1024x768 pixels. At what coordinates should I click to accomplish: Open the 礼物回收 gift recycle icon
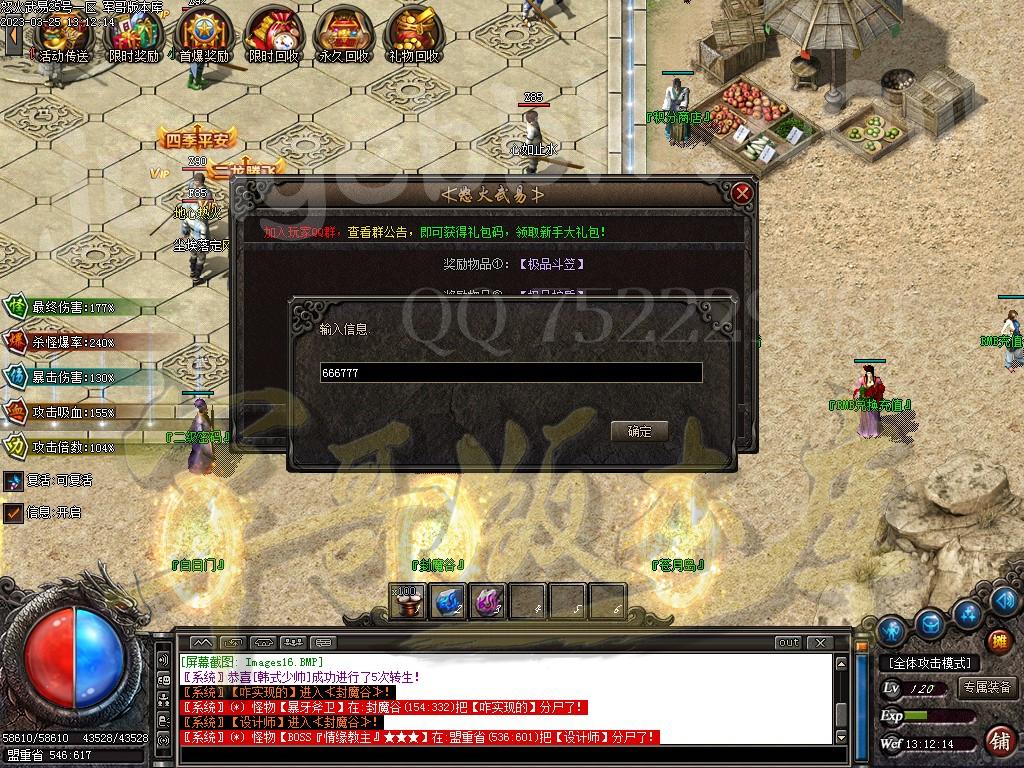click(x=413, y=38)
